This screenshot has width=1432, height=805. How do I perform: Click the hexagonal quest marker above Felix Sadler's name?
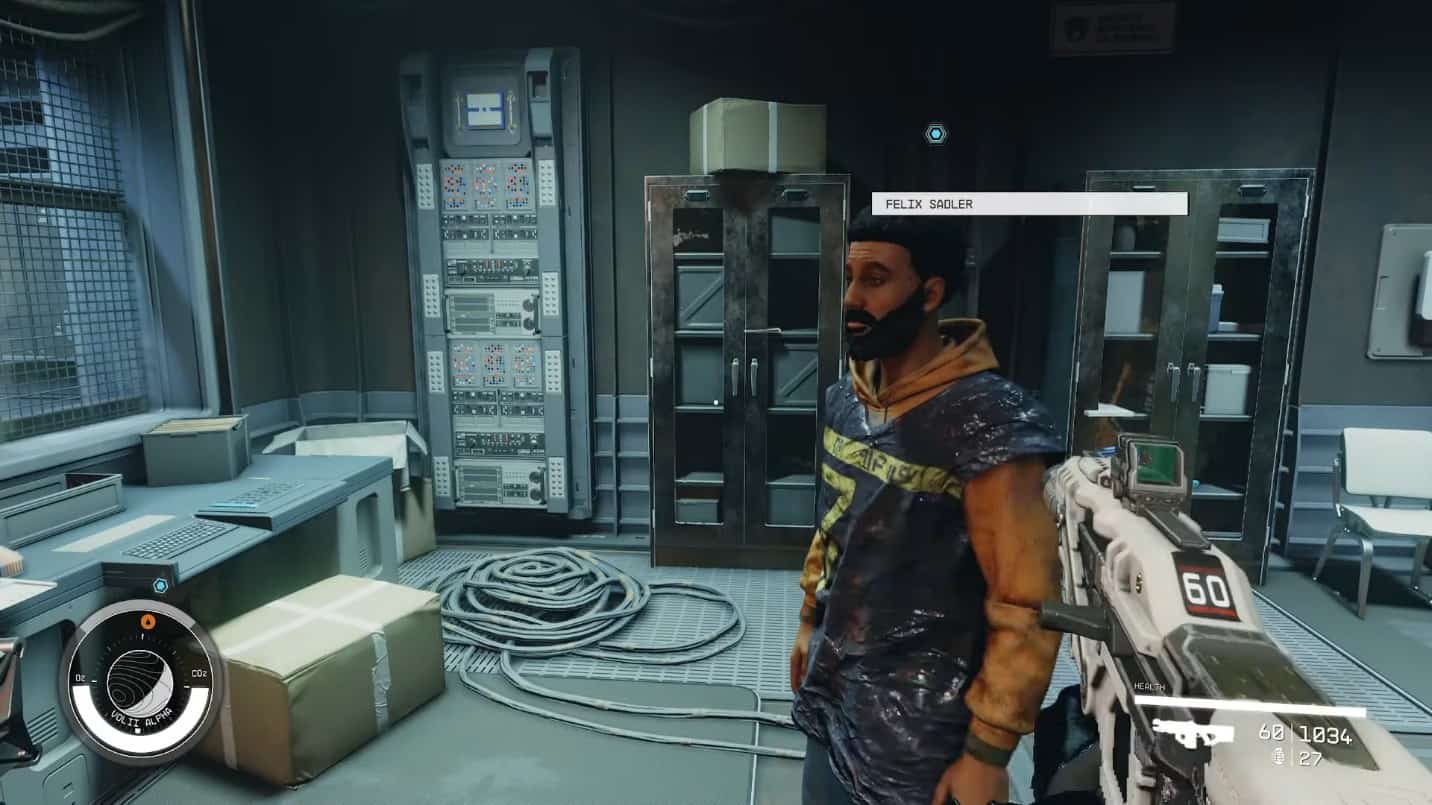[935, 133]
